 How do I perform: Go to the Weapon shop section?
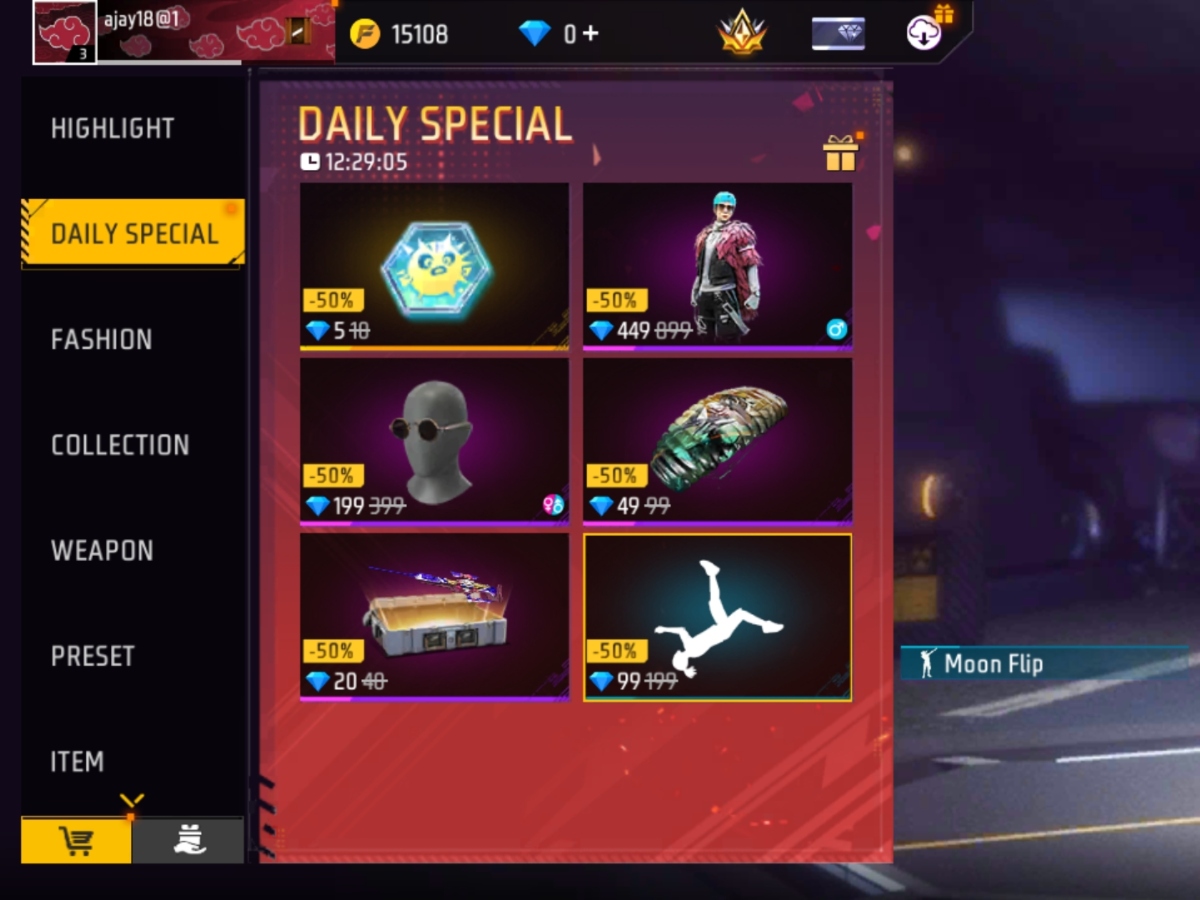[102, 551]
